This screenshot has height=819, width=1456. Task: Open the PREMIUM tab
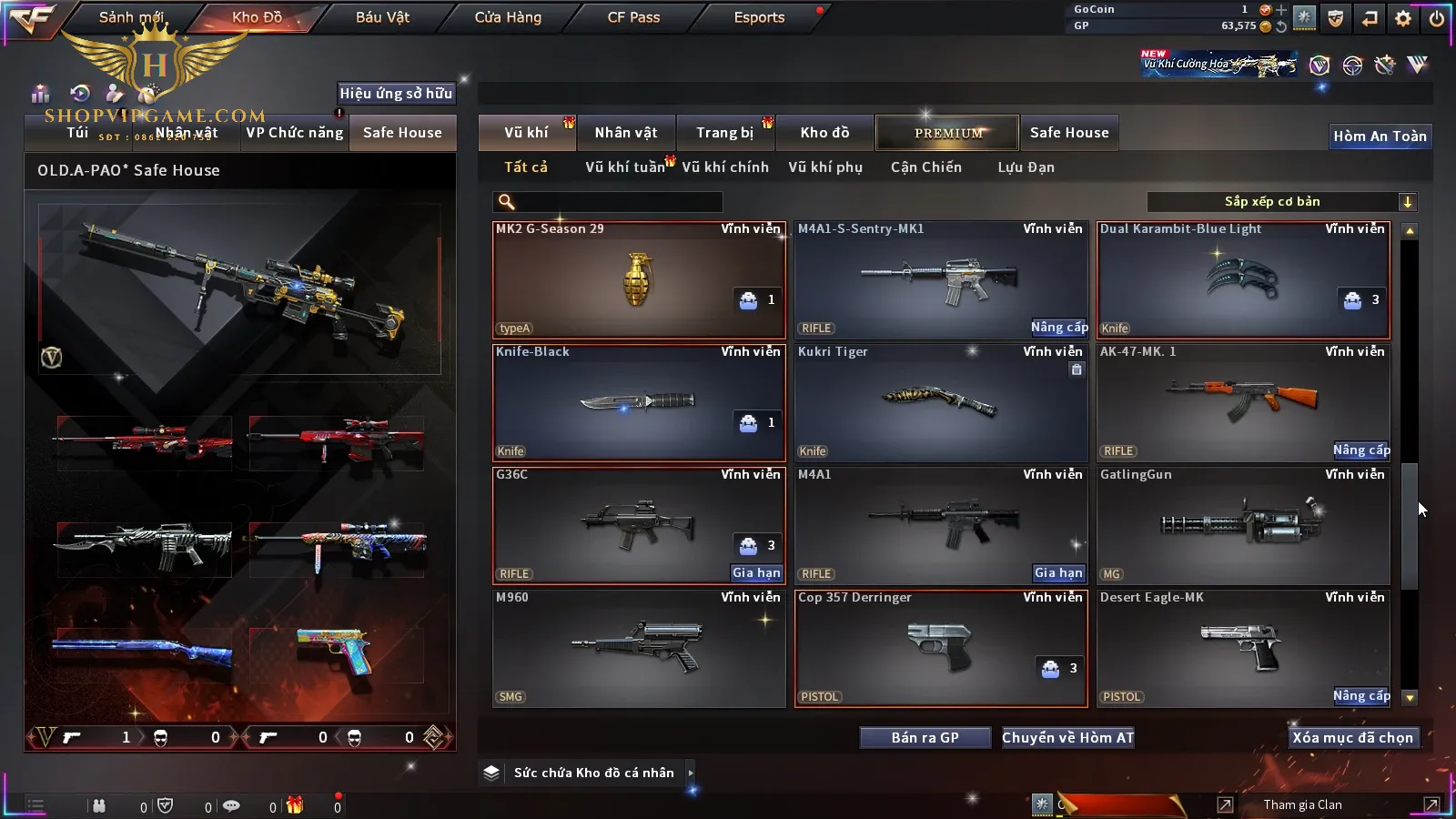[948, 133]
